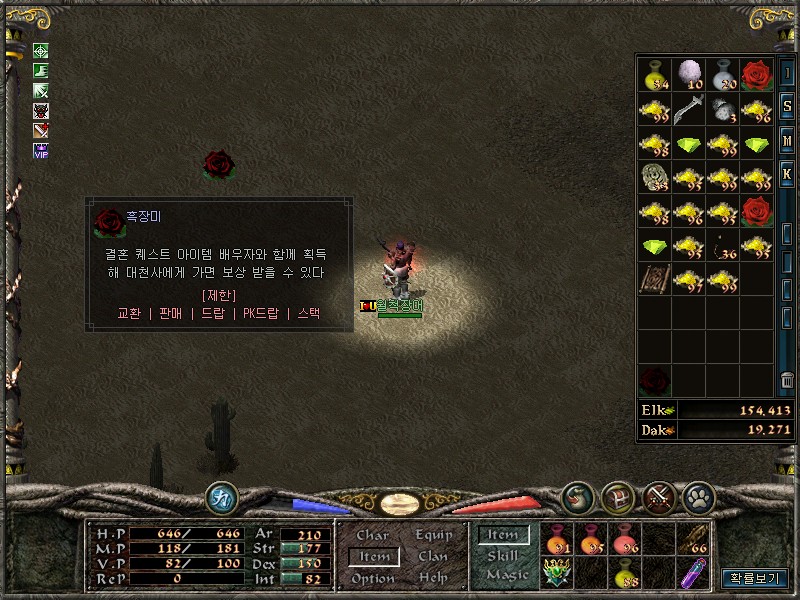Click the green crosshair buff icon

pyautogui.click(x=41, y=51)
